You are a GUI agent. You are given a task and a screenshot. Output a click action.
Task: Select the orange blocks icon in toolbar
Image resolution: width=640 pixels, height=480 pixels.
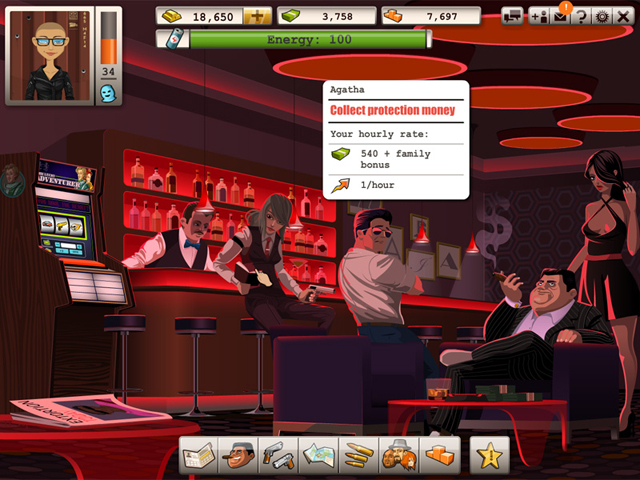(438, 454)
